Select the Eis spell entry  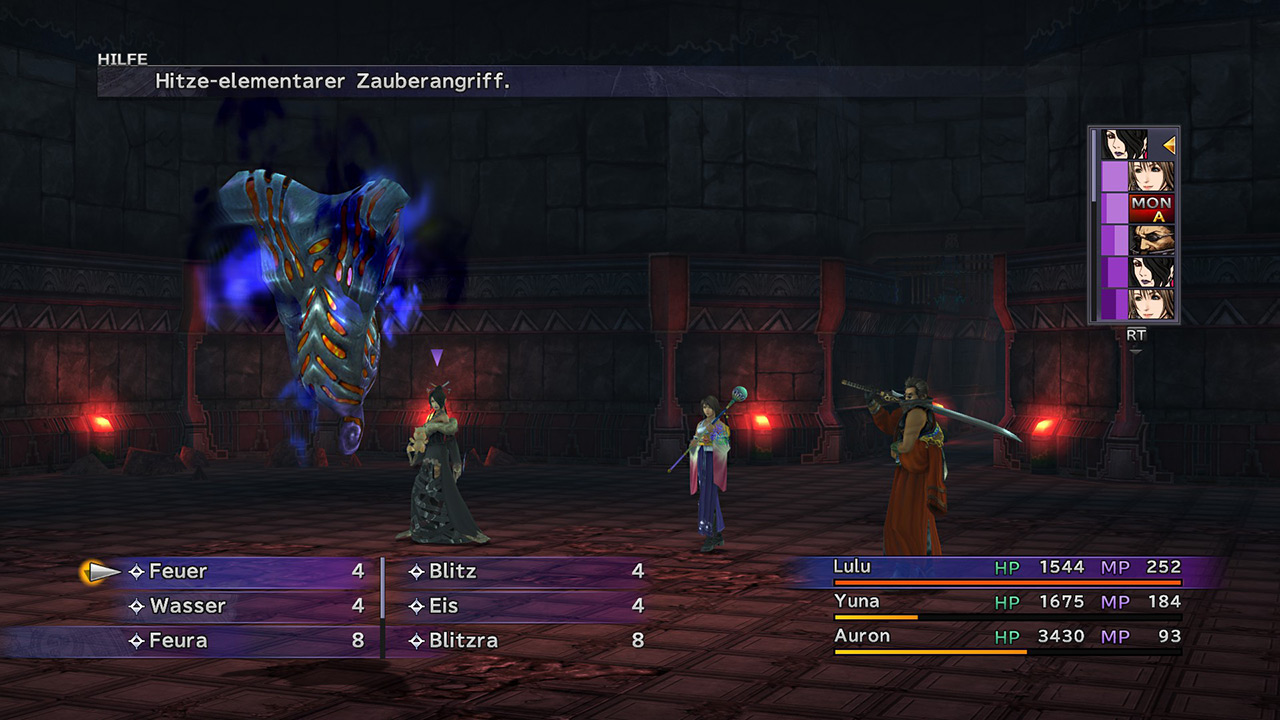(x=444, y=606)
